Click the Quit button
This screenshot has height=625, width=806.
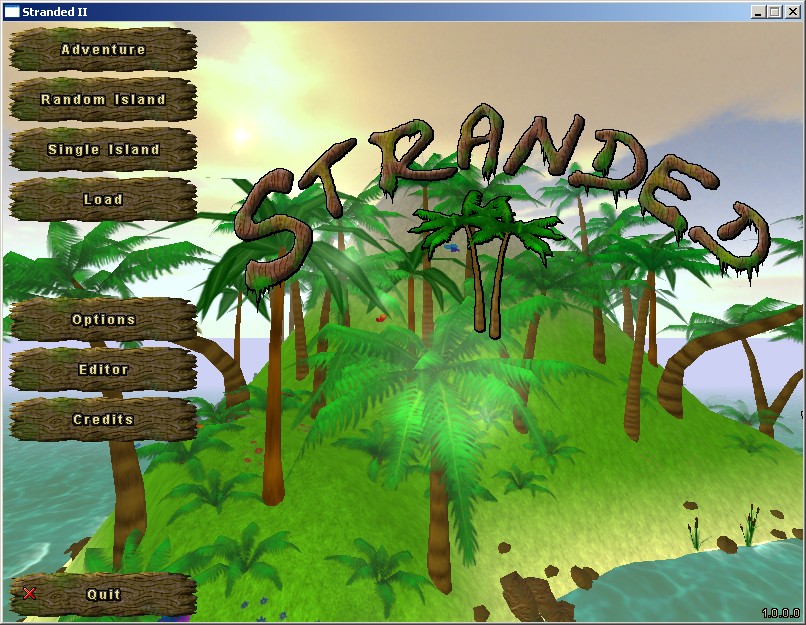click(x=103, y=594)
